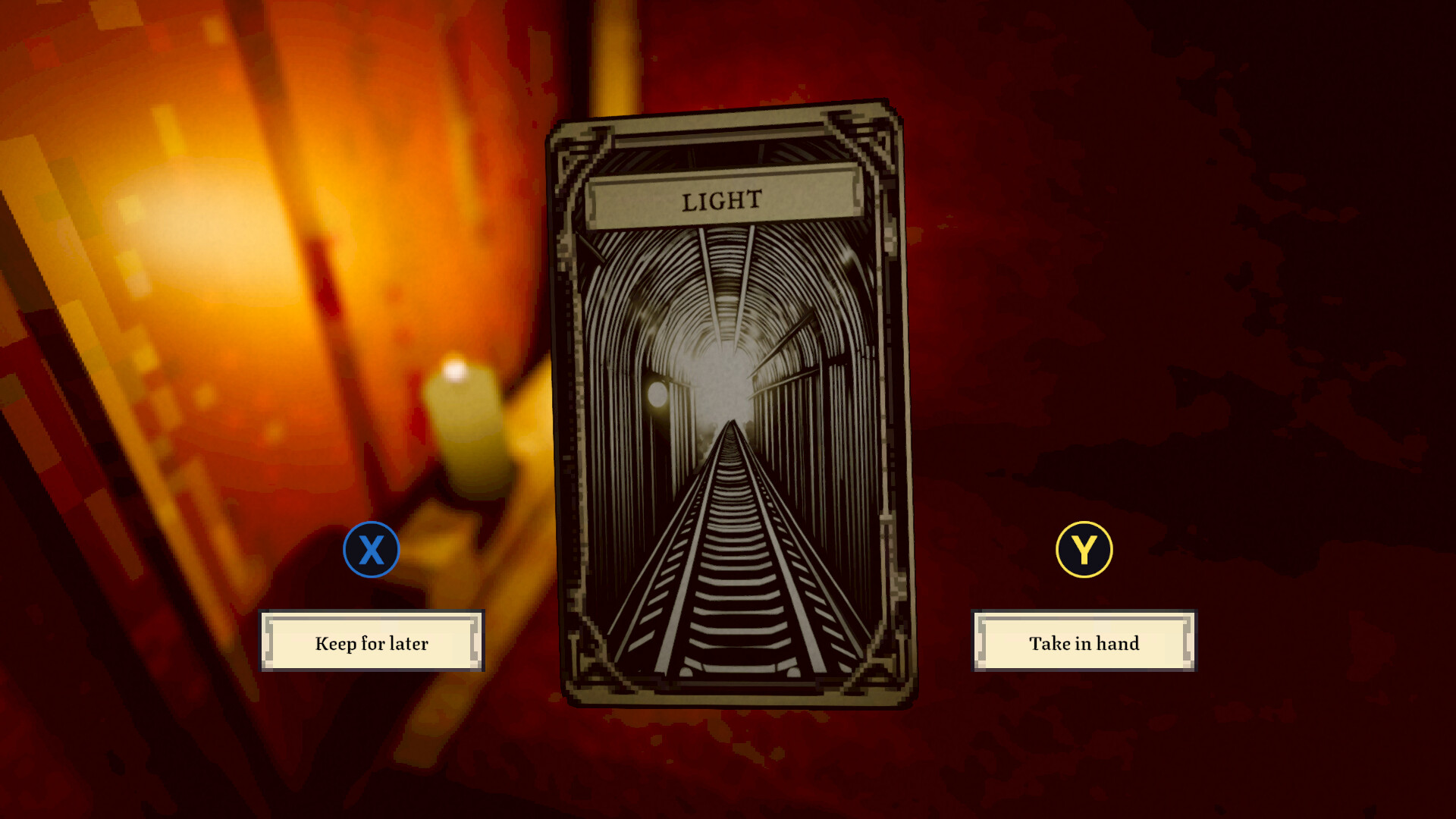Image resolution: width=1456 pixels, height=819 pixels.
Task: Choose Take in hand
Action: (x=1083, y=643)
